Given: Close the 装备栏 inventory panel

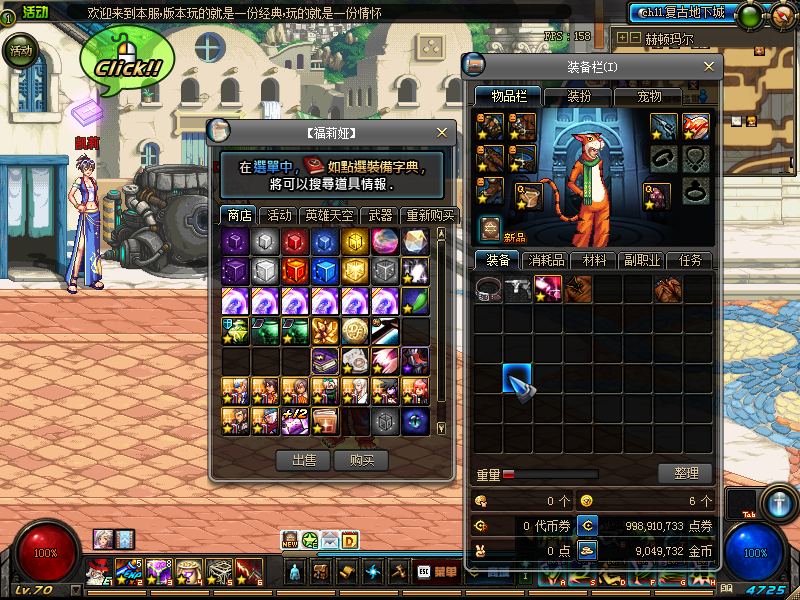Looking at the screenshot, I should 710,66.
